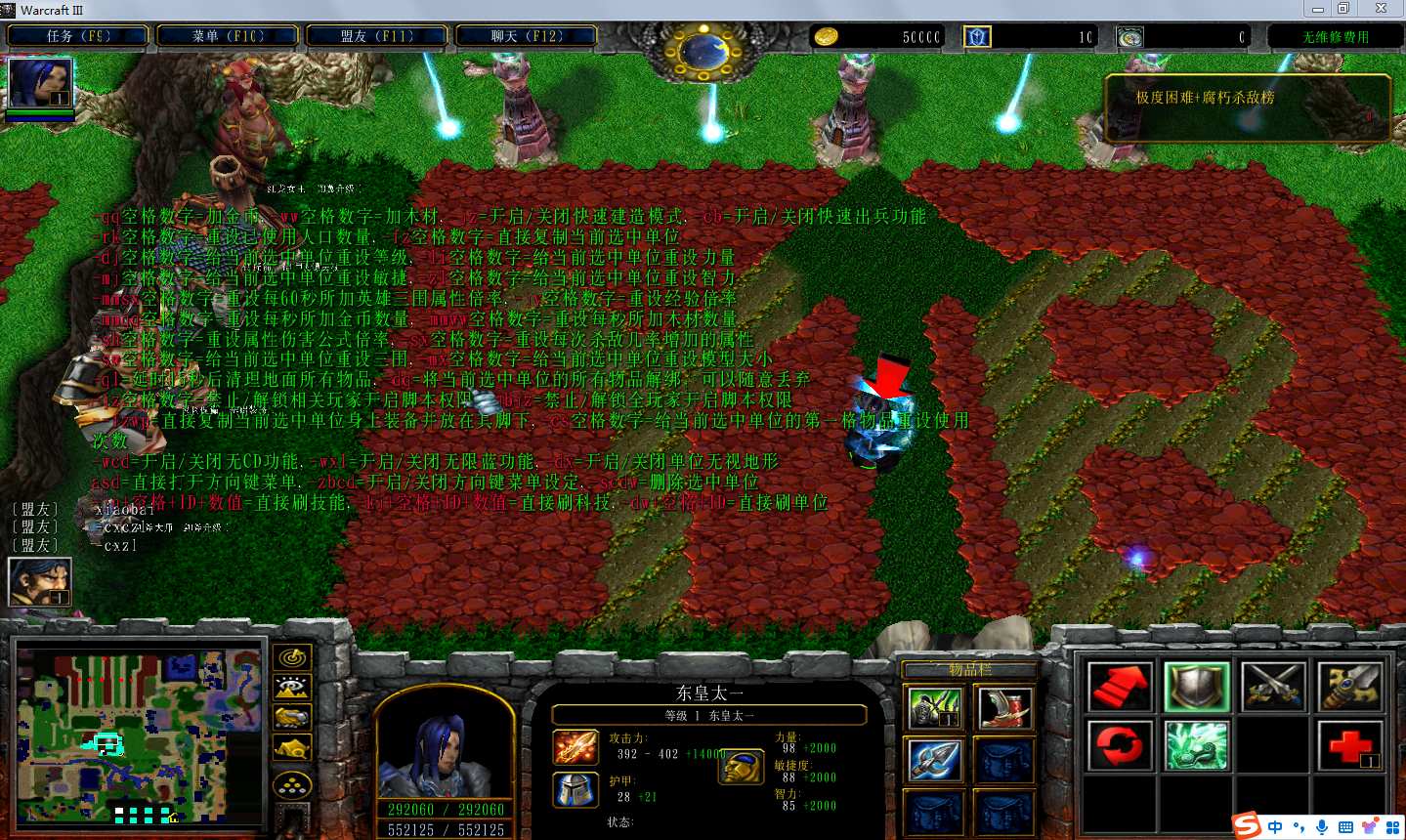Activate the red arrow move command
Viewport: 1406px width, 840px height.
pos(1120,687)
